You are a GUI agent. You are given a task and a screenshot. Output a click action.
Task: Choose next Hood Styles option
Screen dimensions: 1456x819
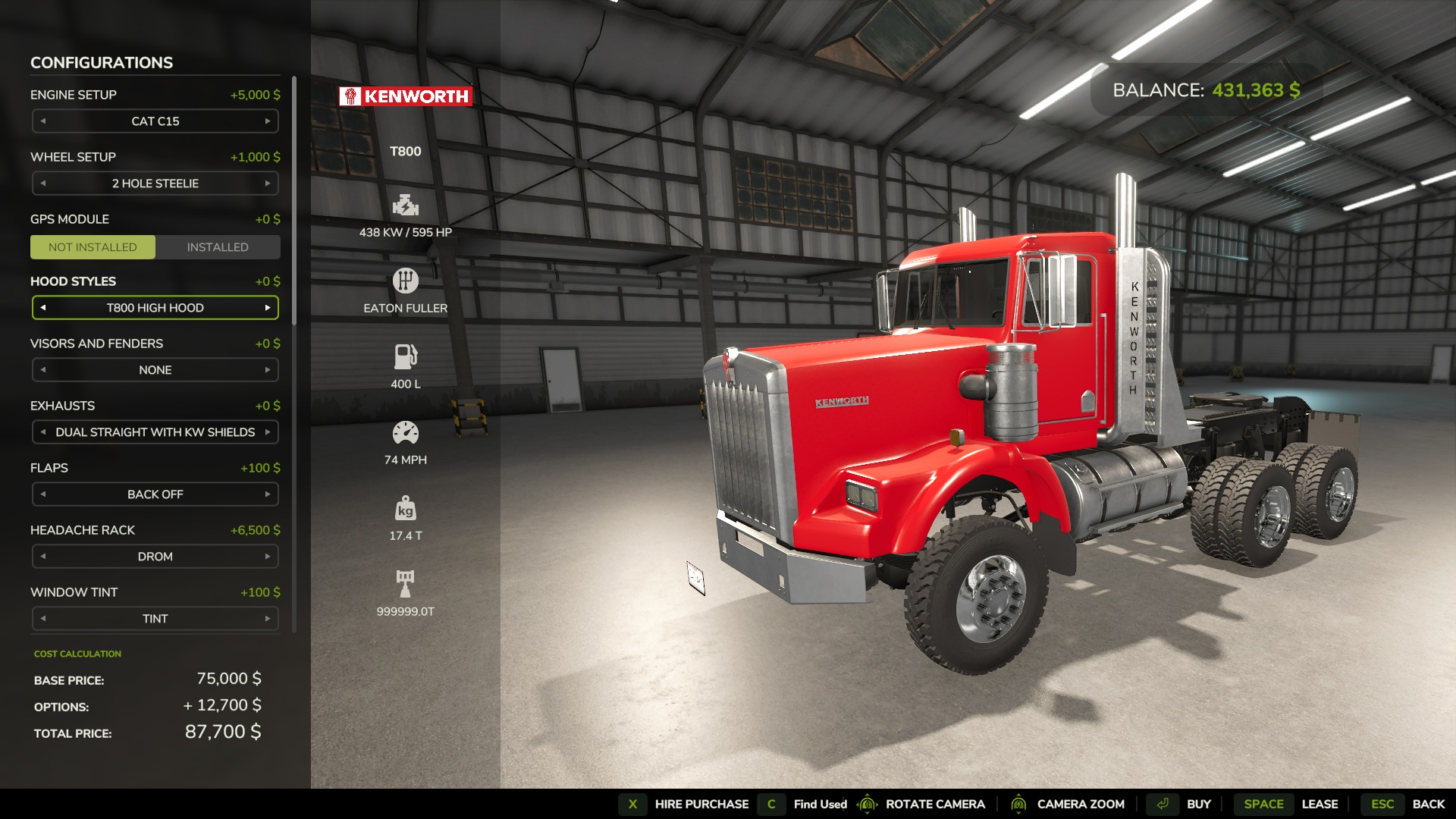[x=268, y=308]
